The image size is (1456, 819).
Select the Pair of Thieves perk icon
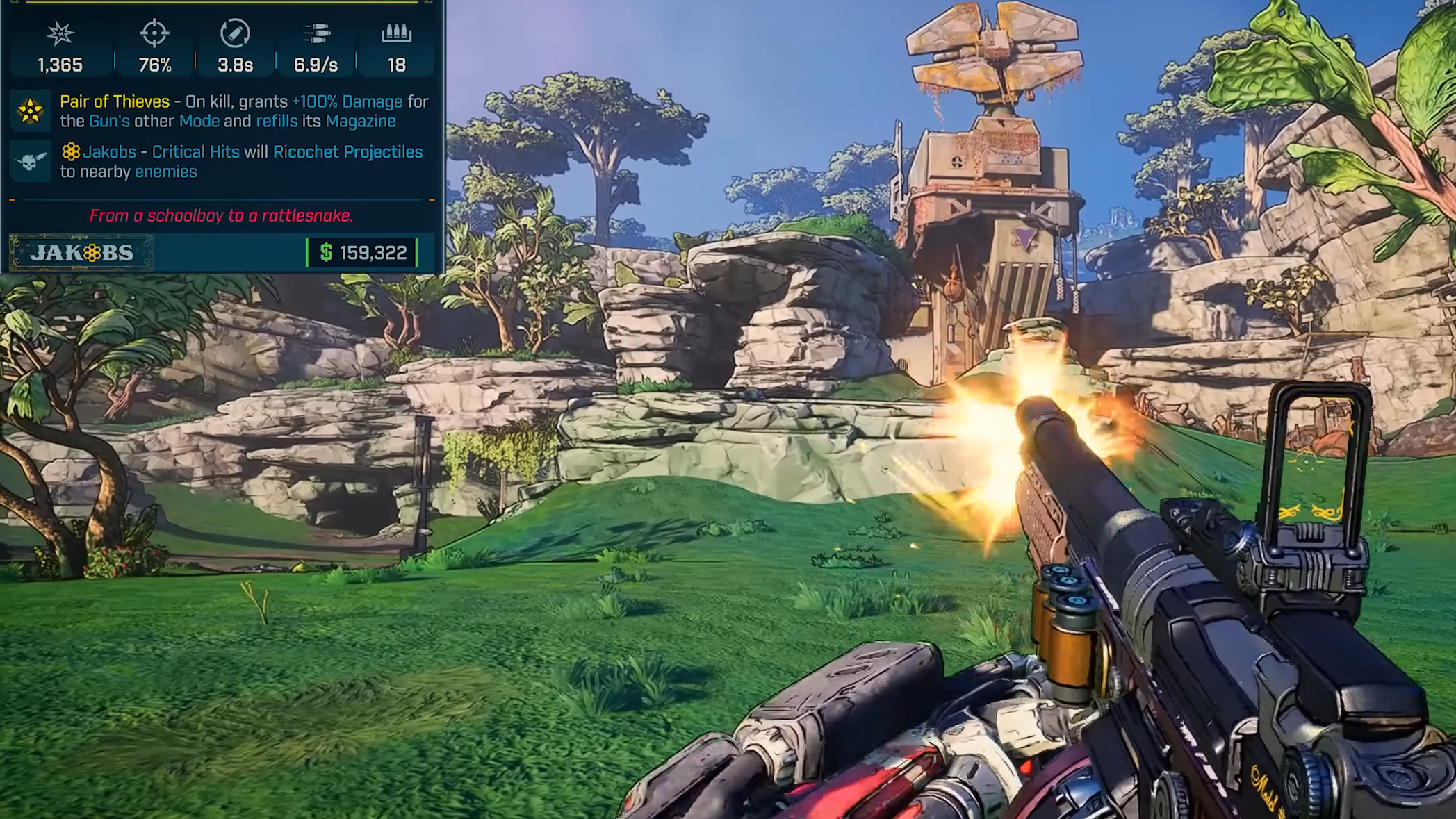pos(31,111)
